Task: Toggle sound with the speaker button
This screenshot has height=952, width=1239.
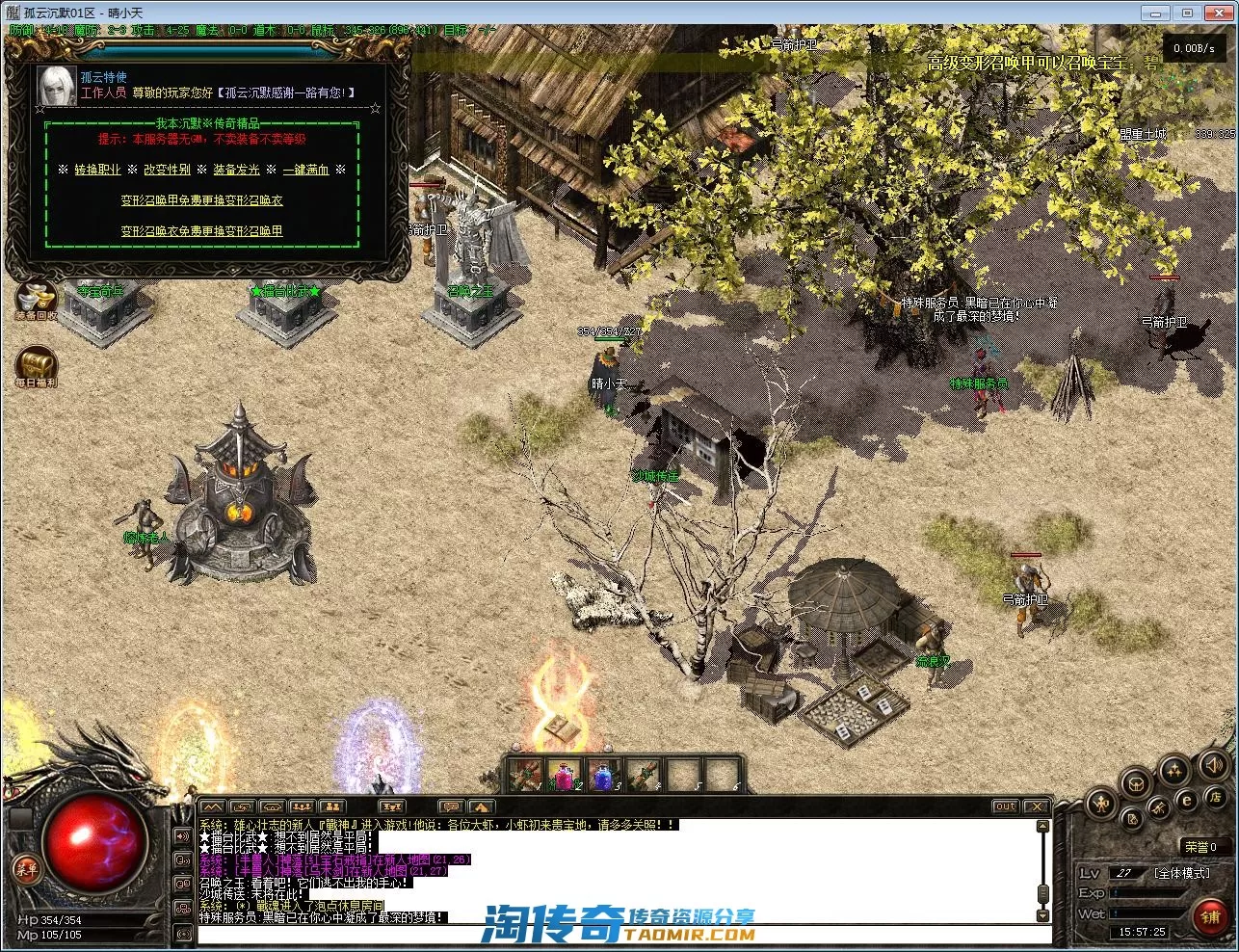Action: (x=1212, y=766)
